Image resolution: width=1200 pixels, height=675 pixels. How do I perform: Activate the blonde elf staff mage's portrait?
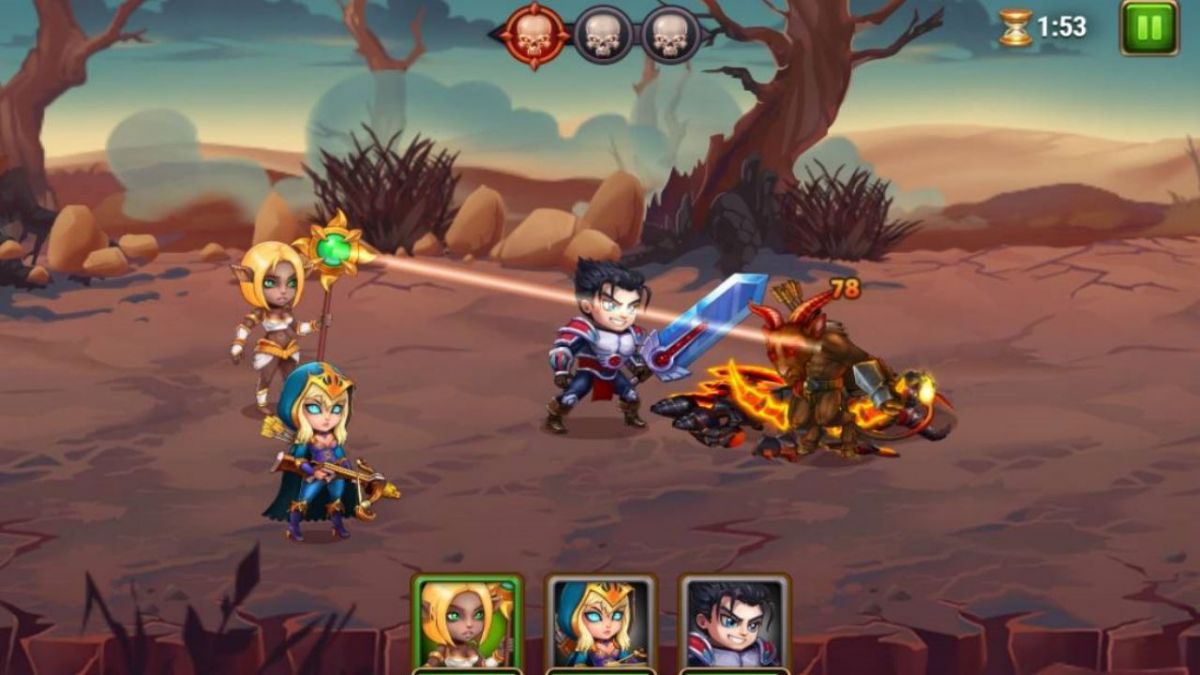click(467, 623)
